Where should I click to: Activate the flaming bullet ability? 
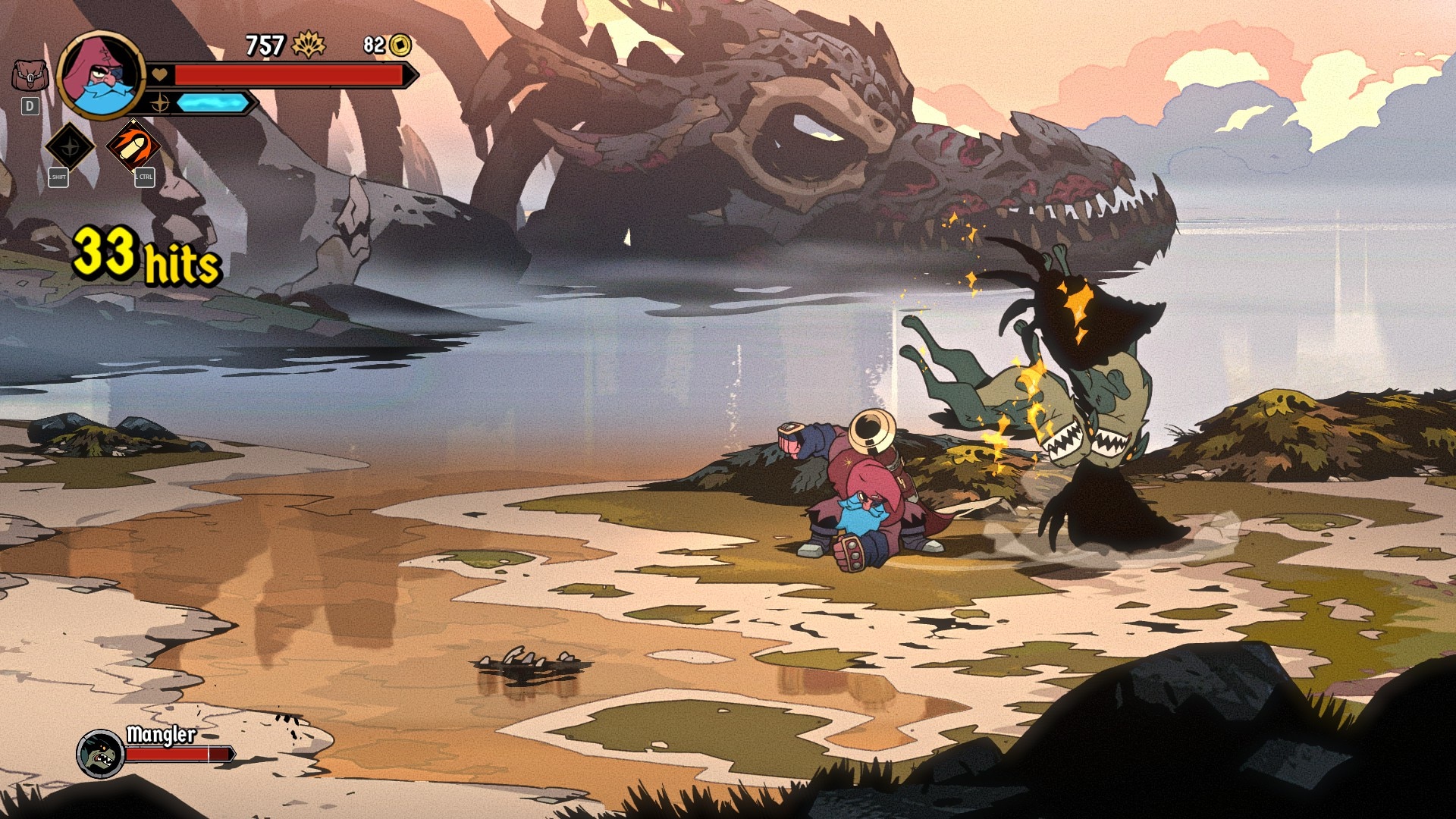(133, 146)
